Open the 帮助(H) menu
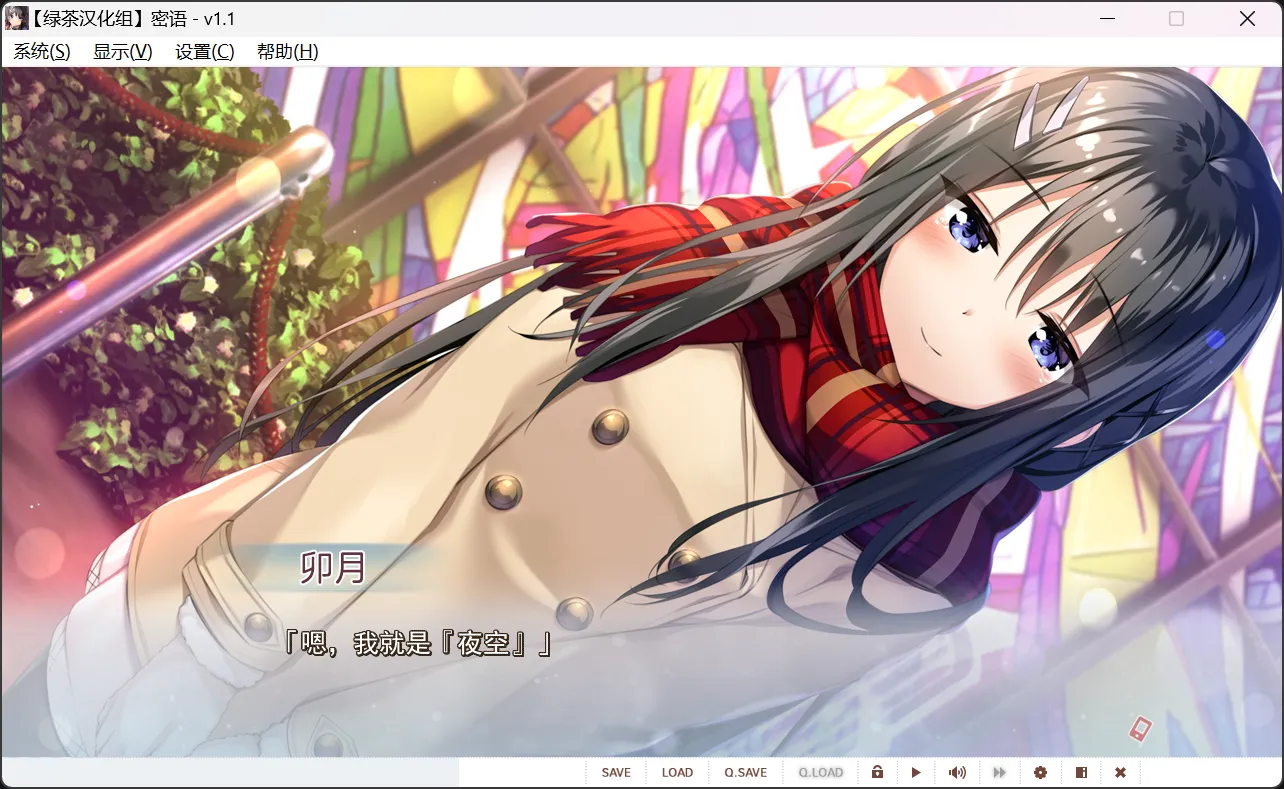 coord(287,51)
